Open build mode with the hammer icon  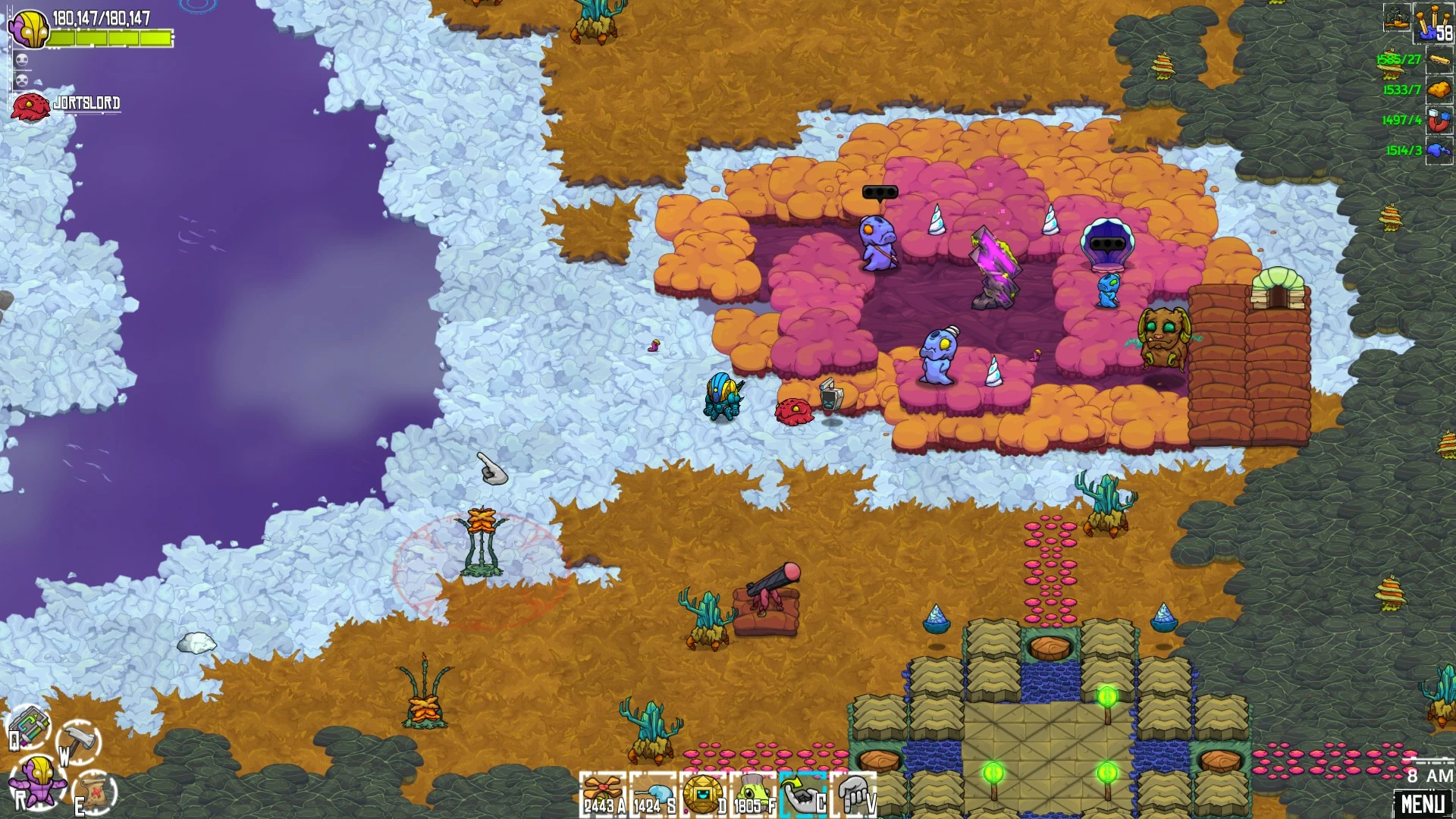pyautogui.click(x=79, y=739)
